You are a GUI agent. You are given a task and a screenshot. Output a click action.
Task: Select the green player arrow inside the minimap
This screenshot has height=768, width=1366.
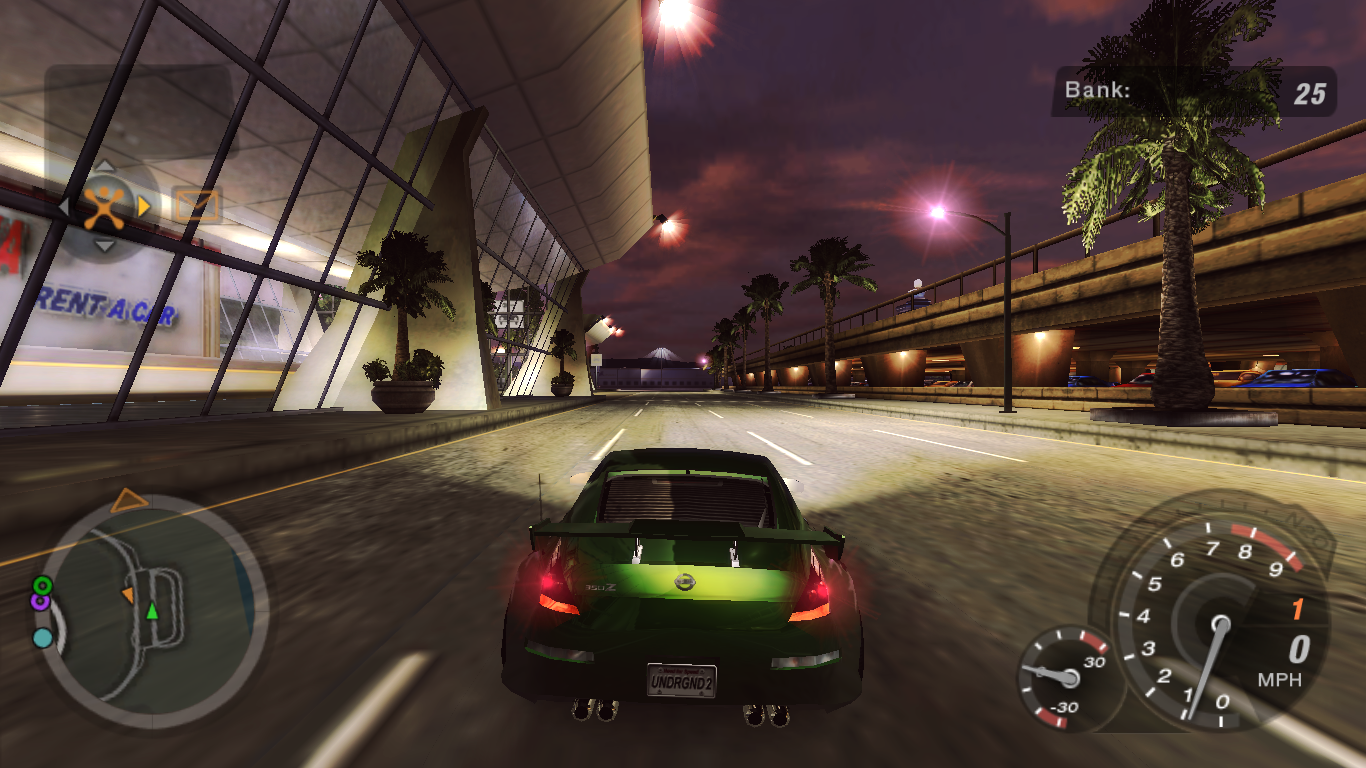pyautogui.click(x=152, y=612)
